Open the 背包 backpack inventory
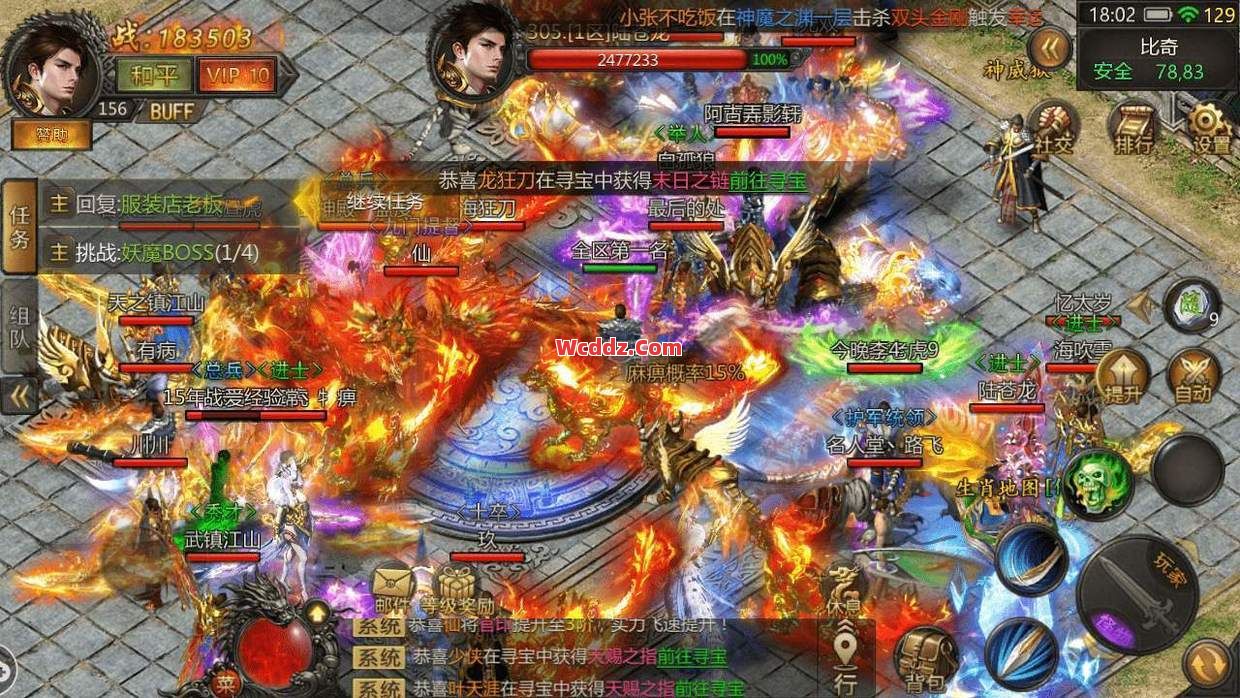Screen dimensions: 1240x698 click(924, 658)
